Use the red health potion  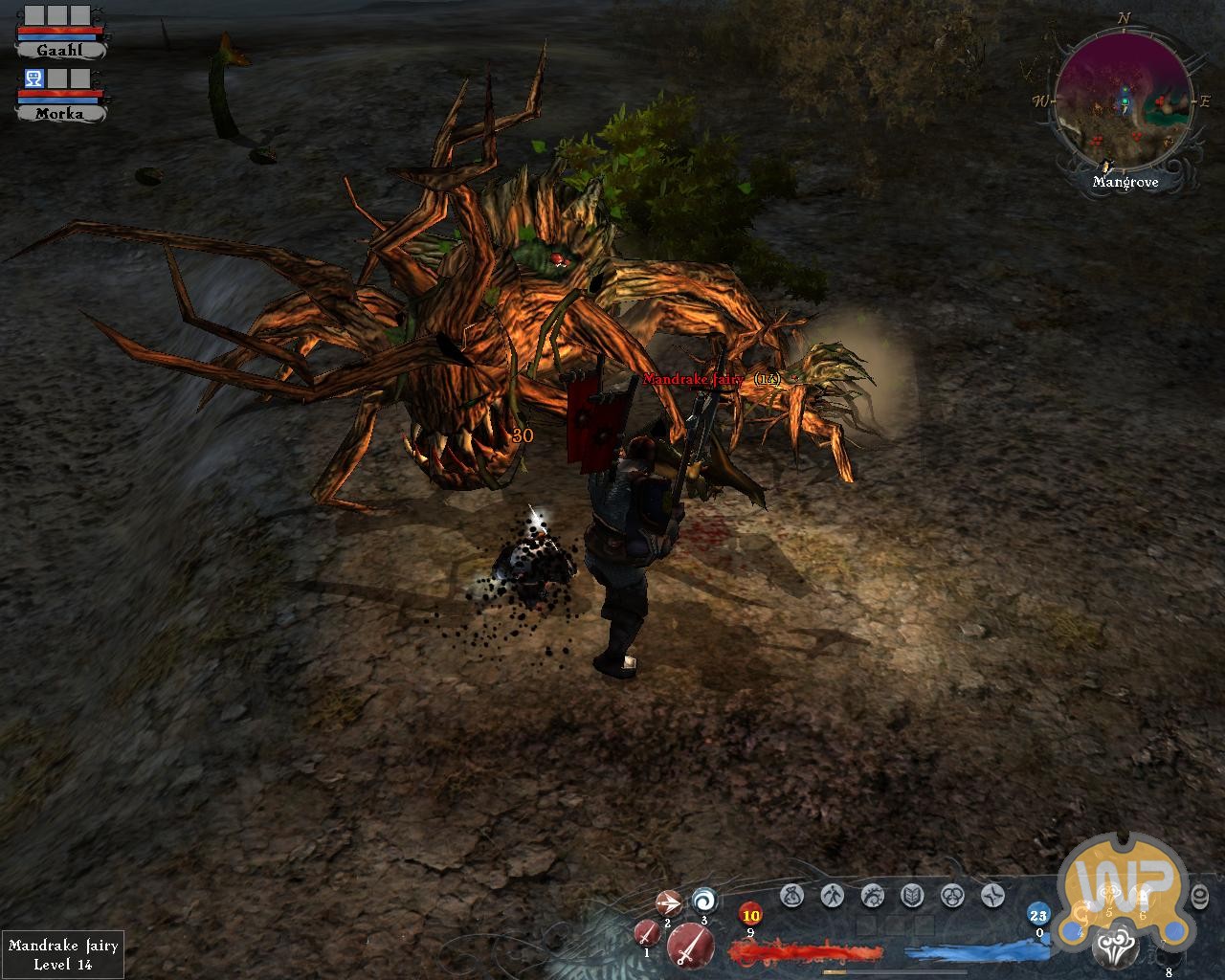(x=750, y=916)
